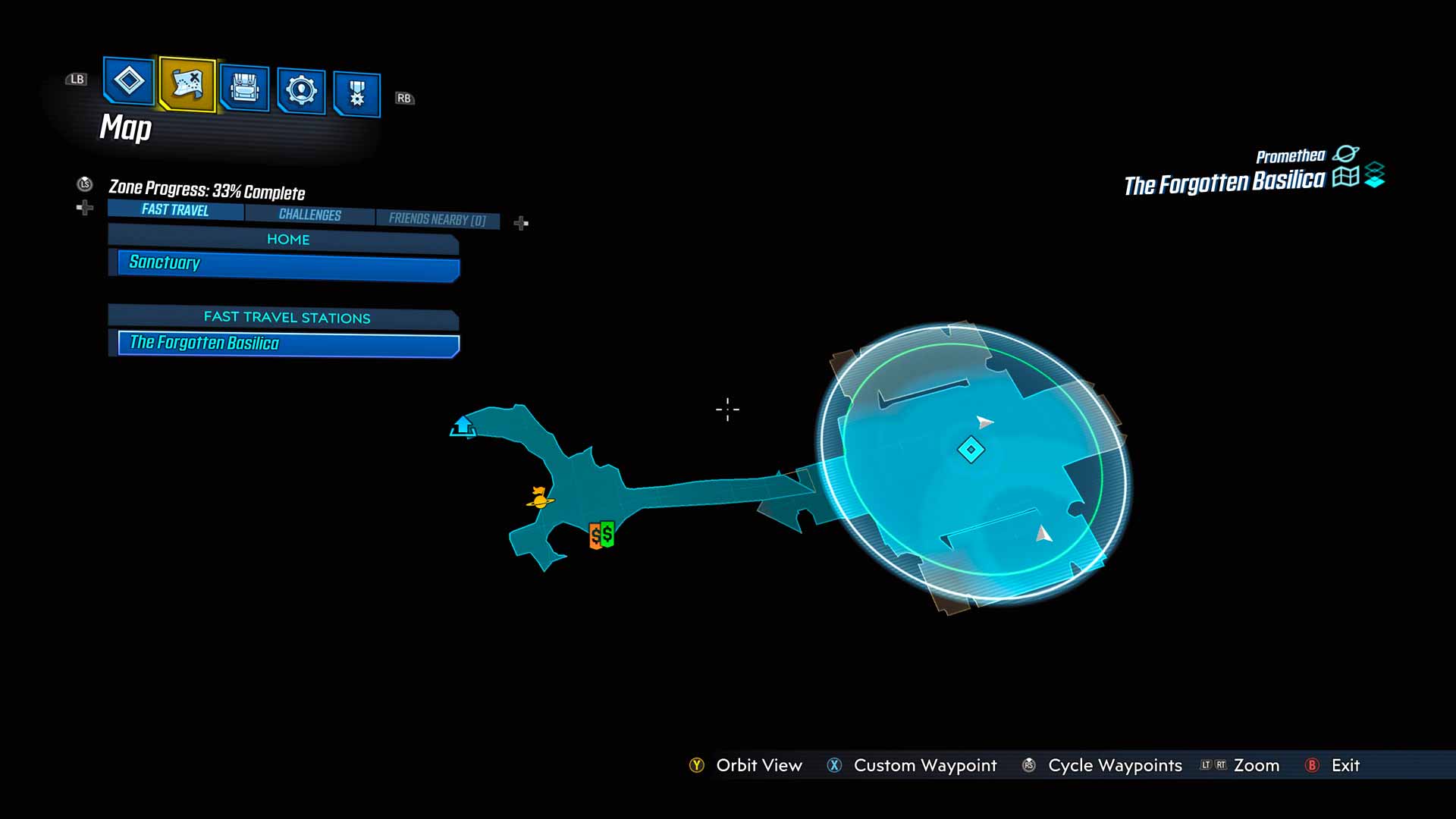Open the Missions menu tab with the diamond icon
This screenshot has height=819, width=1456.
point(128,80)
